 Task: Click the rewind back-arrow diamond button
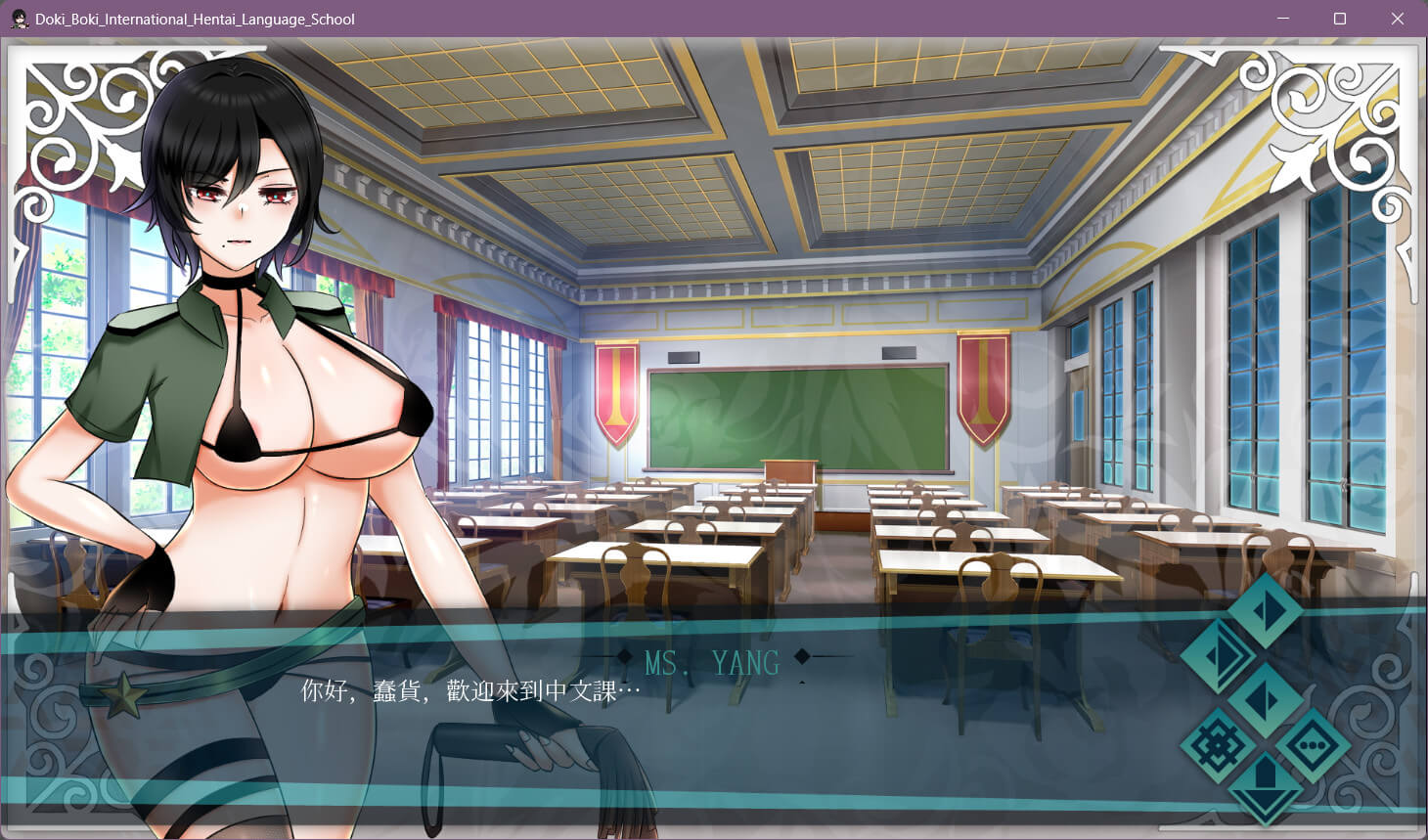tap(1266, 700)
